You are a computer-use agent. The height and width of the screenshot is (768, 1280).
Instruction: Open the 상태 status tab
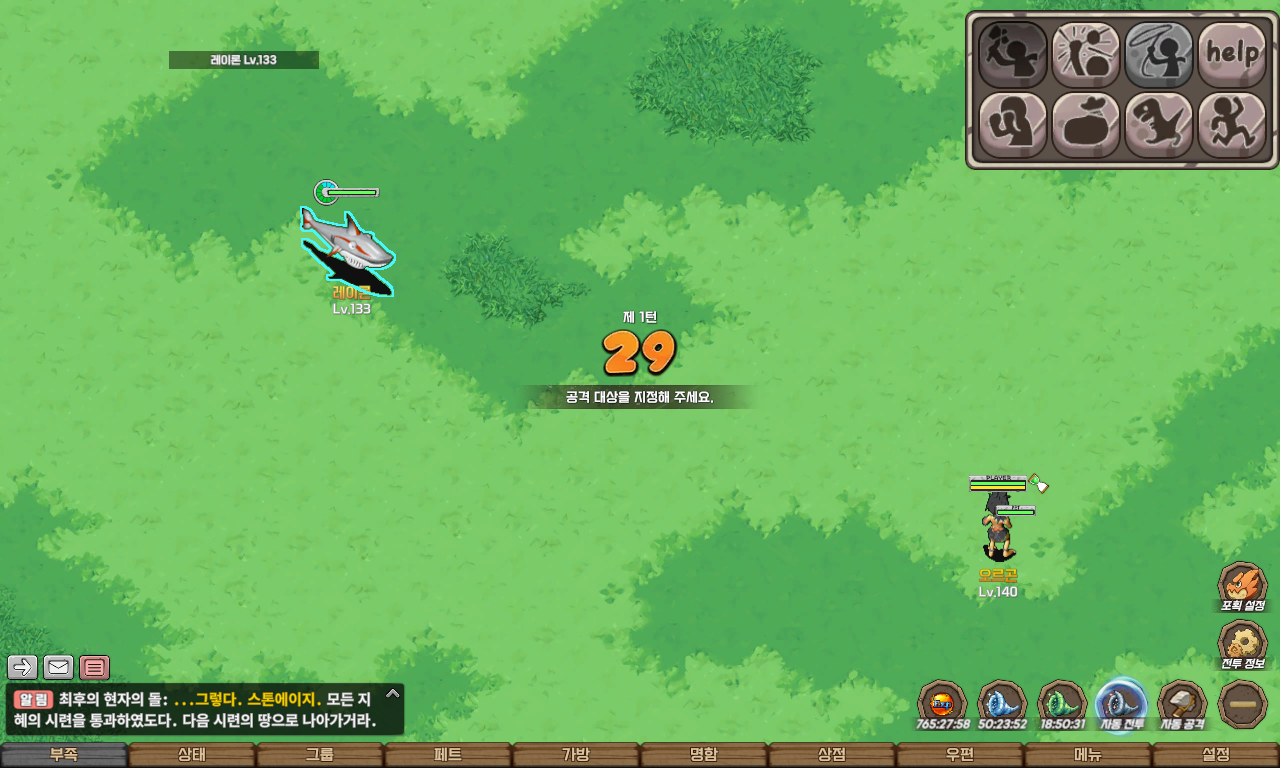[192, 755]
